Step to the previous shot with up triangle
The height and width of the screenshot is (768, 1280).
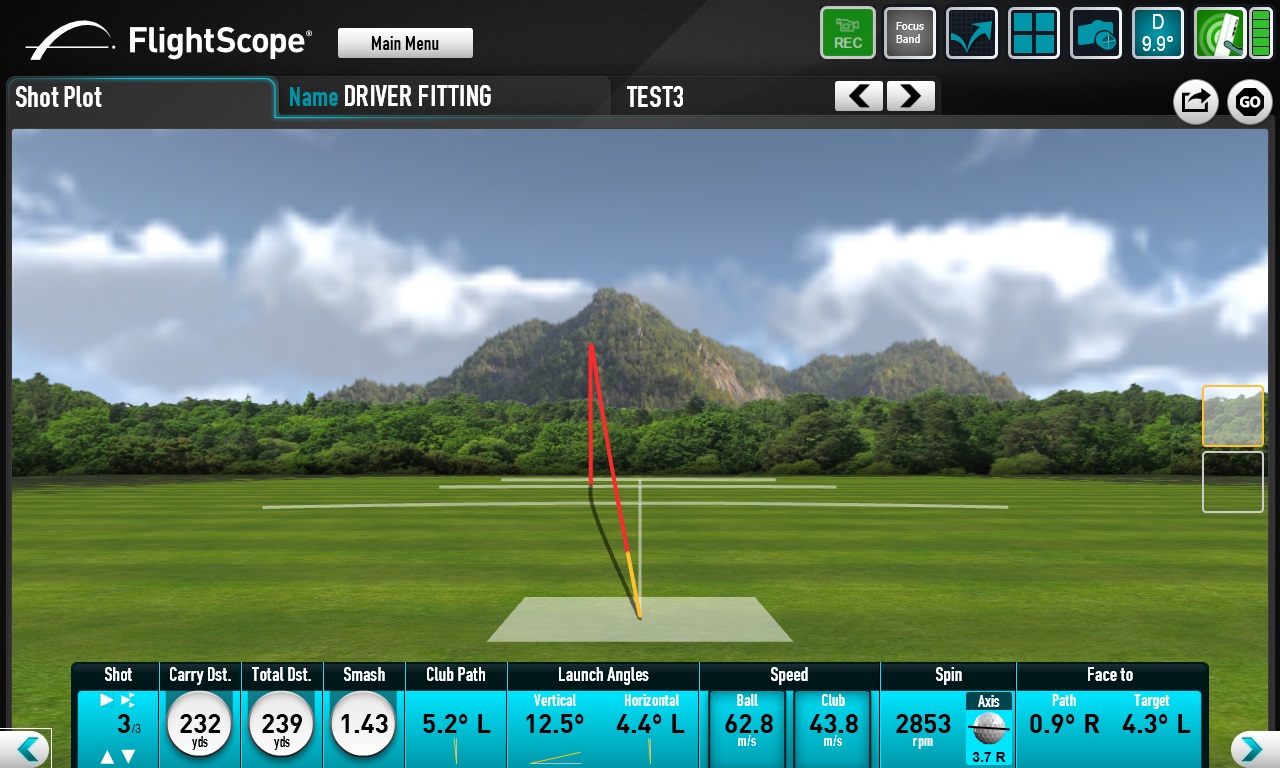(x=107, y=757)
